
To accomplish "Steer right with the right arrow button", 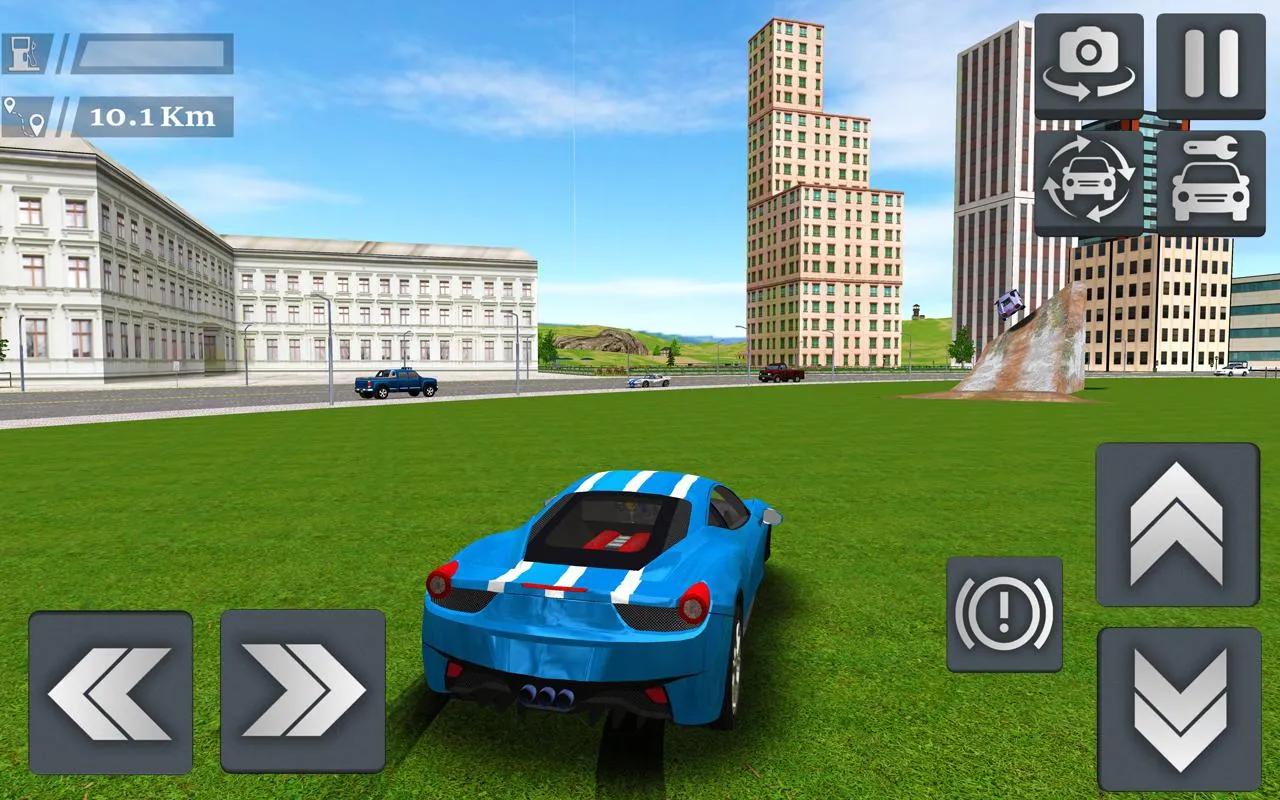I will [303, 692].
